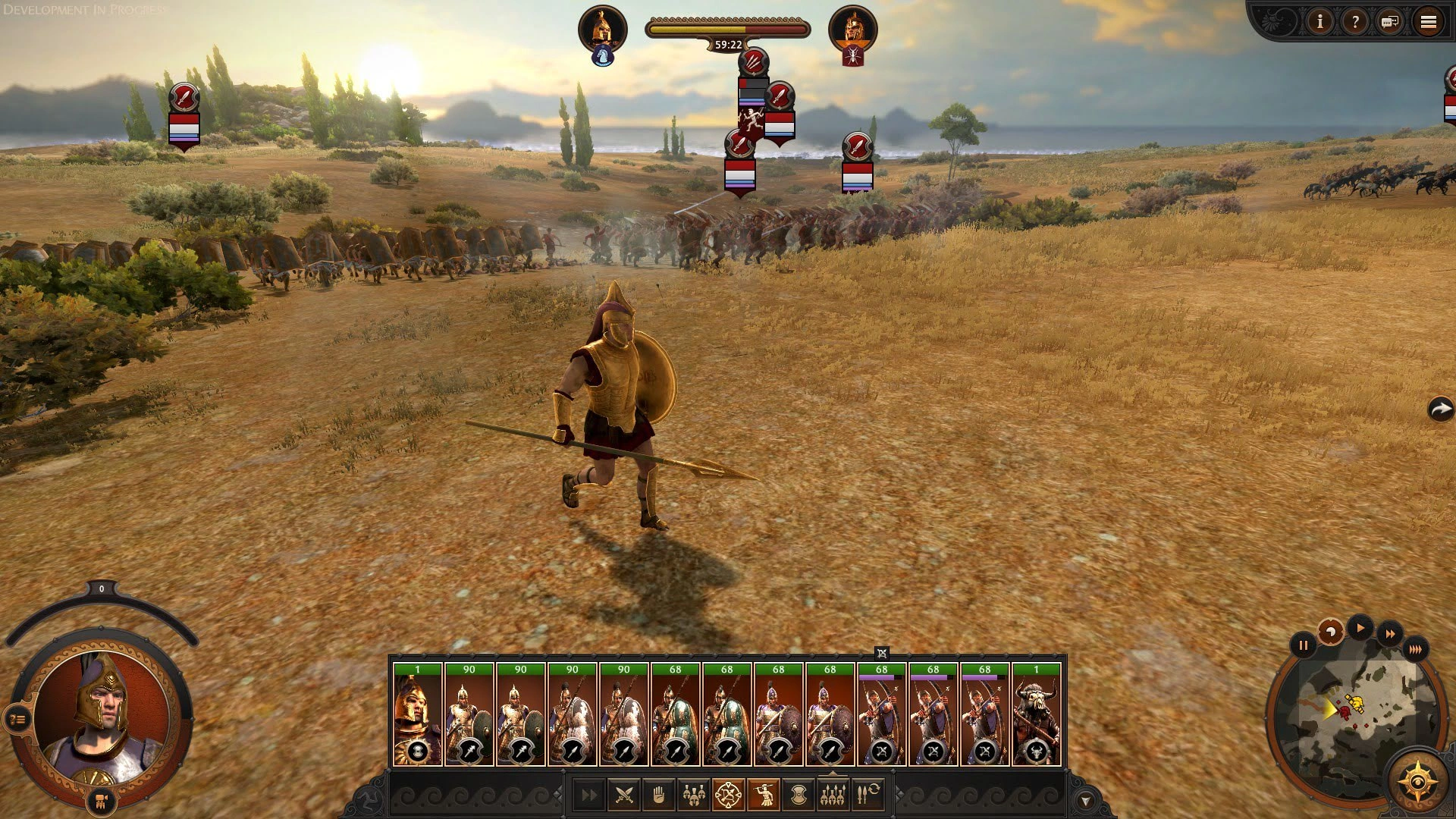Collapse the unit panel with down arrow
1456x819 pixels.
pyautogui.click(x=1085, y=801)
